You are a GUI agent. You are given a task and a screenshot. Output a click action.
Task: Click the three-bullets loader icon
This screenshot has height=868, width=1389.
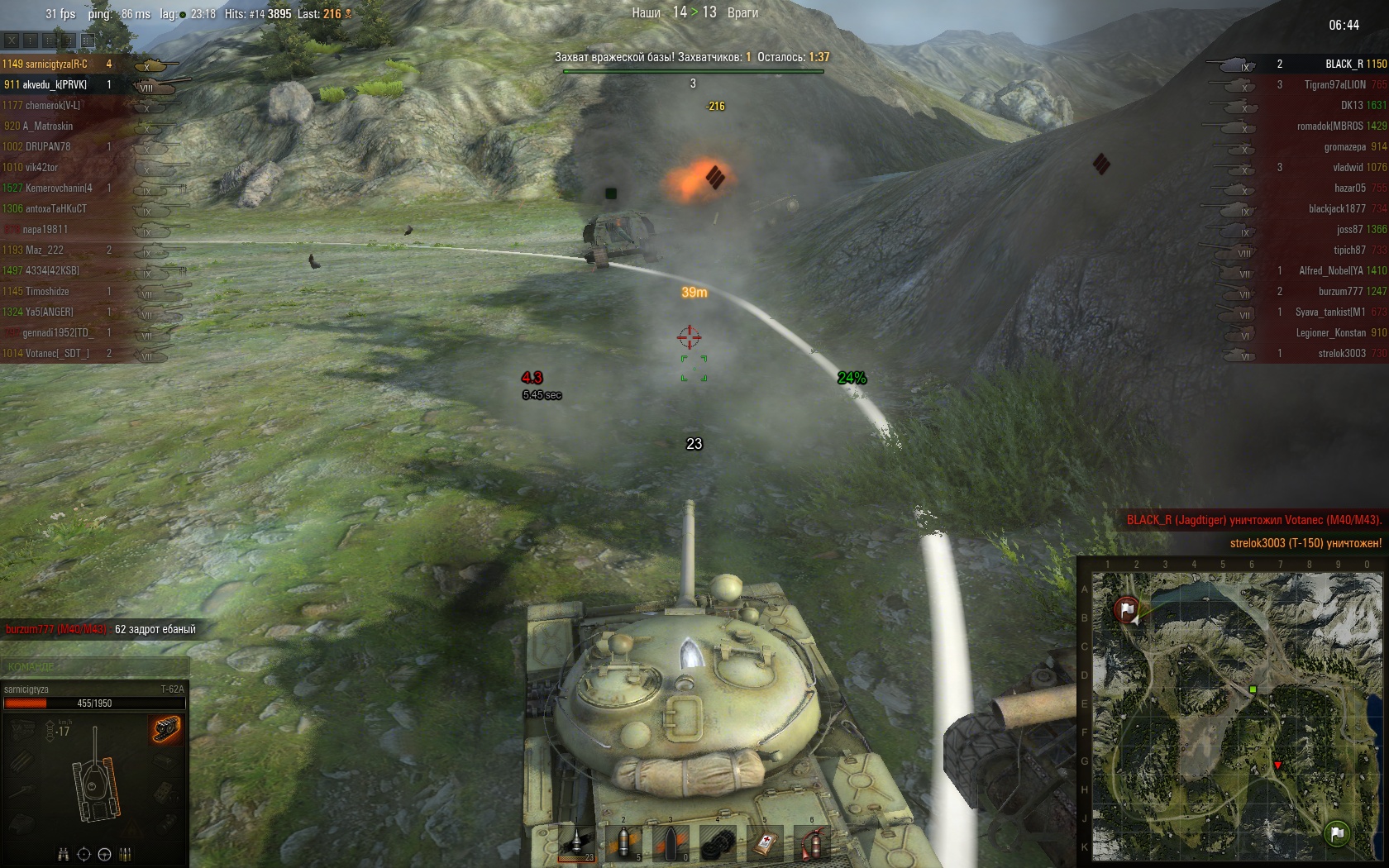click(126, 854)
